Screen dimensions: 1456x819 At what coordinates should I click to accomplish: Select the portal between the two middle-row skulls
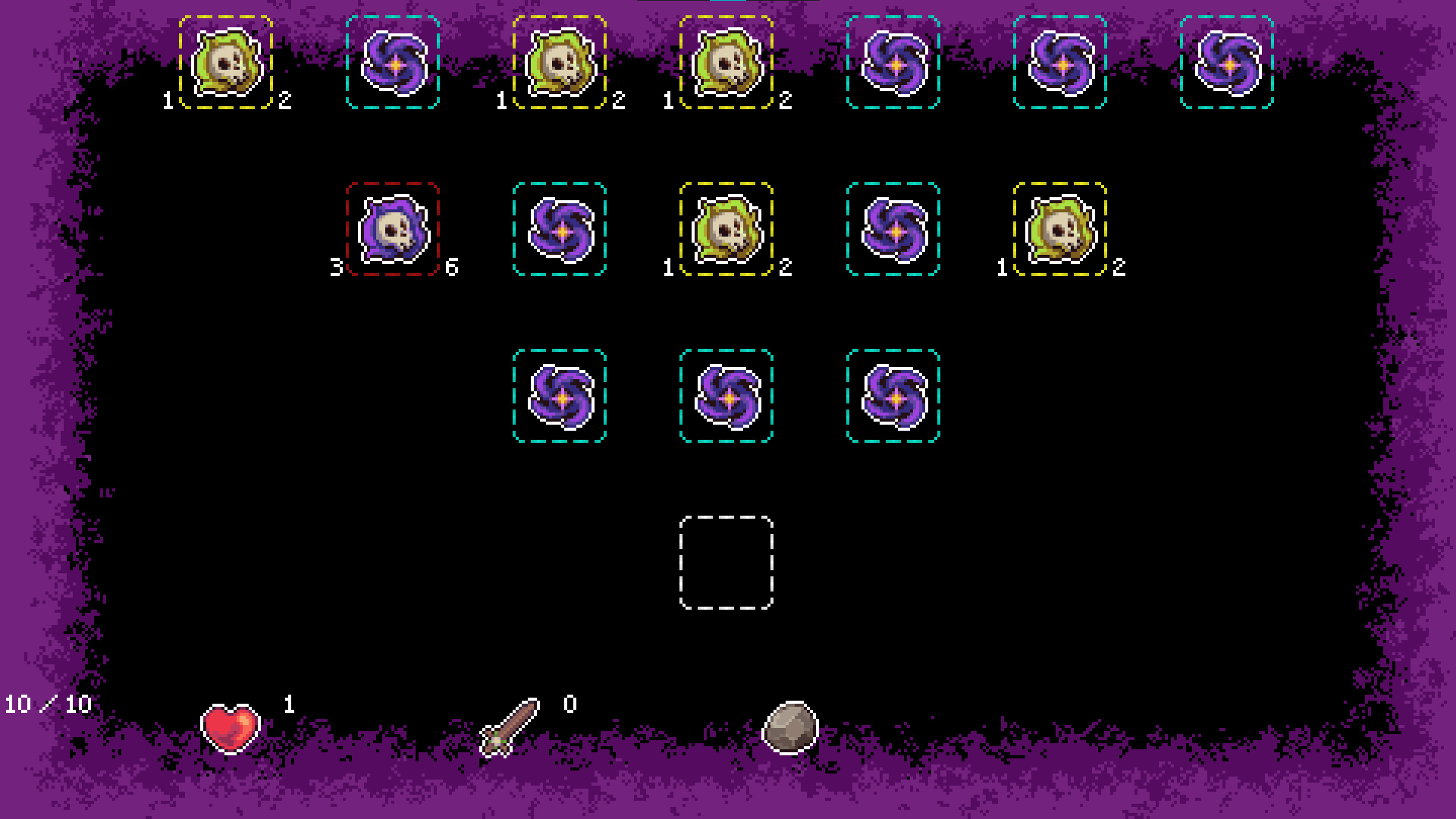[893, 228]
